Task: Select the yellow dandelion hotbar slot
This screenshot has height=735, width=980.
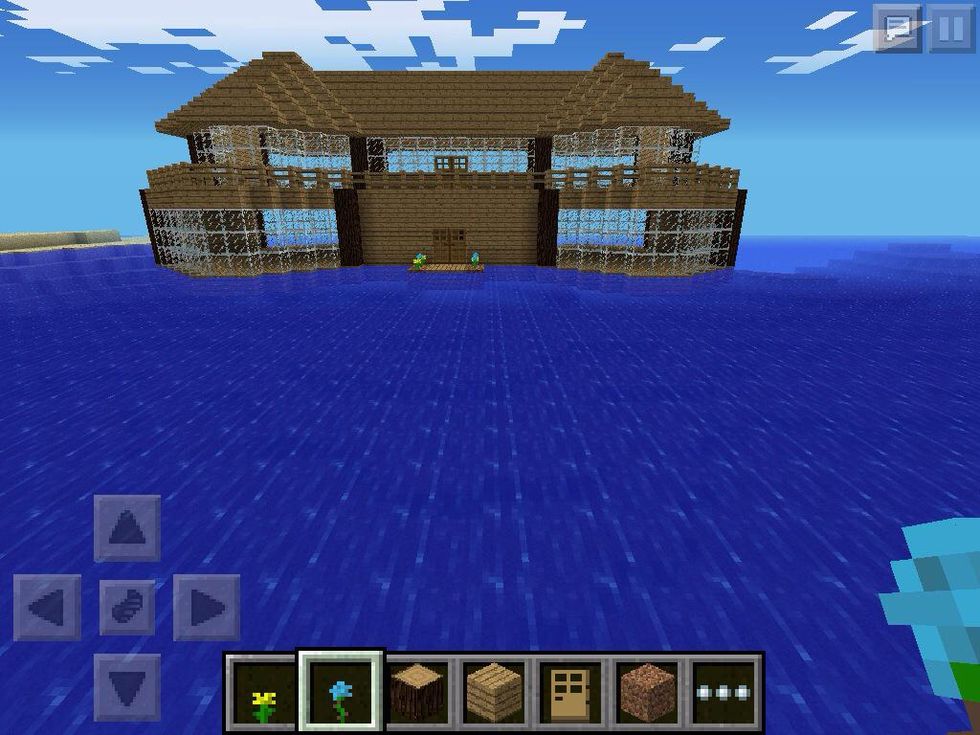Action: 263,691
